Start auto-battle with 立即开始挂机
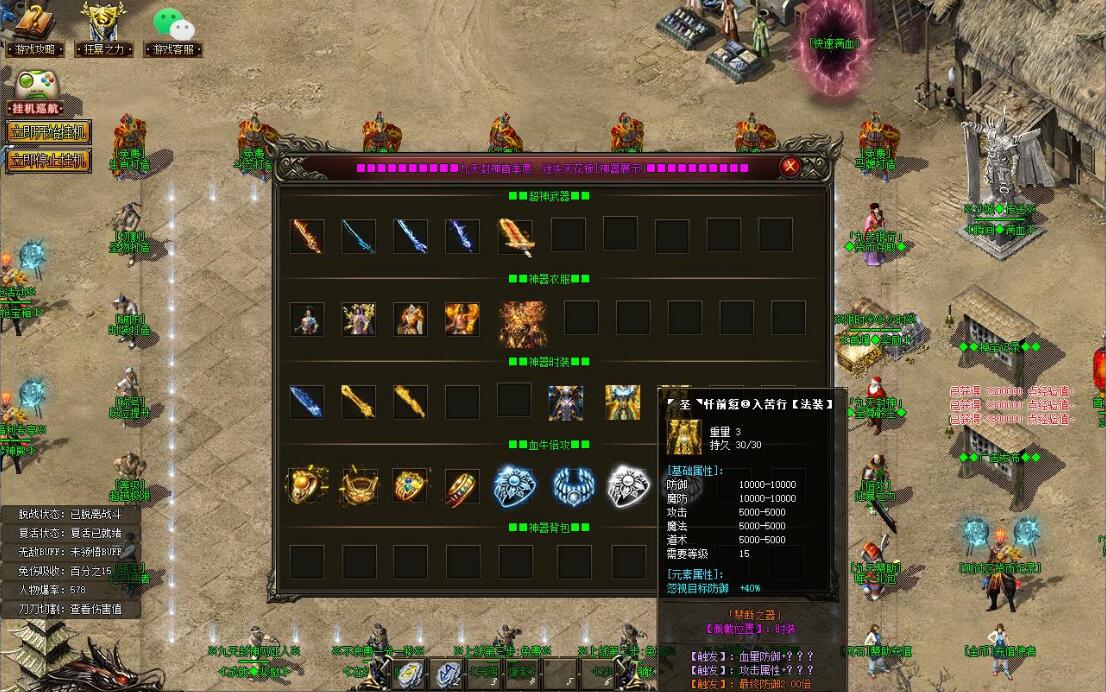The width and height of the screenshot is (1106, 692). click(48, 132)
